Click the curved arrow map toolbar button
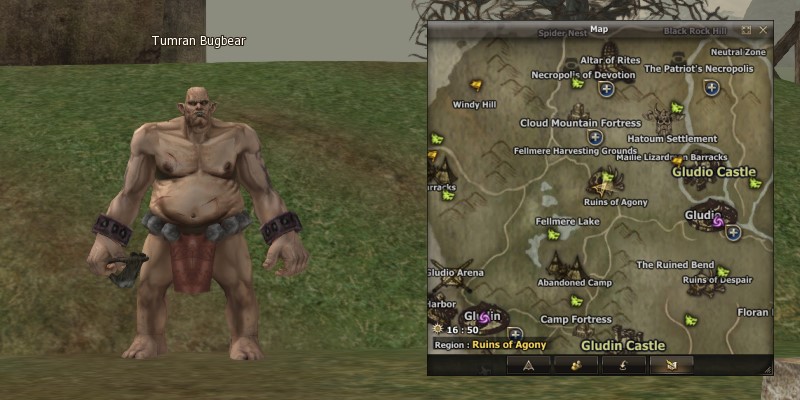The width and height of the screenshot is (800, 400). pos(625,366)
